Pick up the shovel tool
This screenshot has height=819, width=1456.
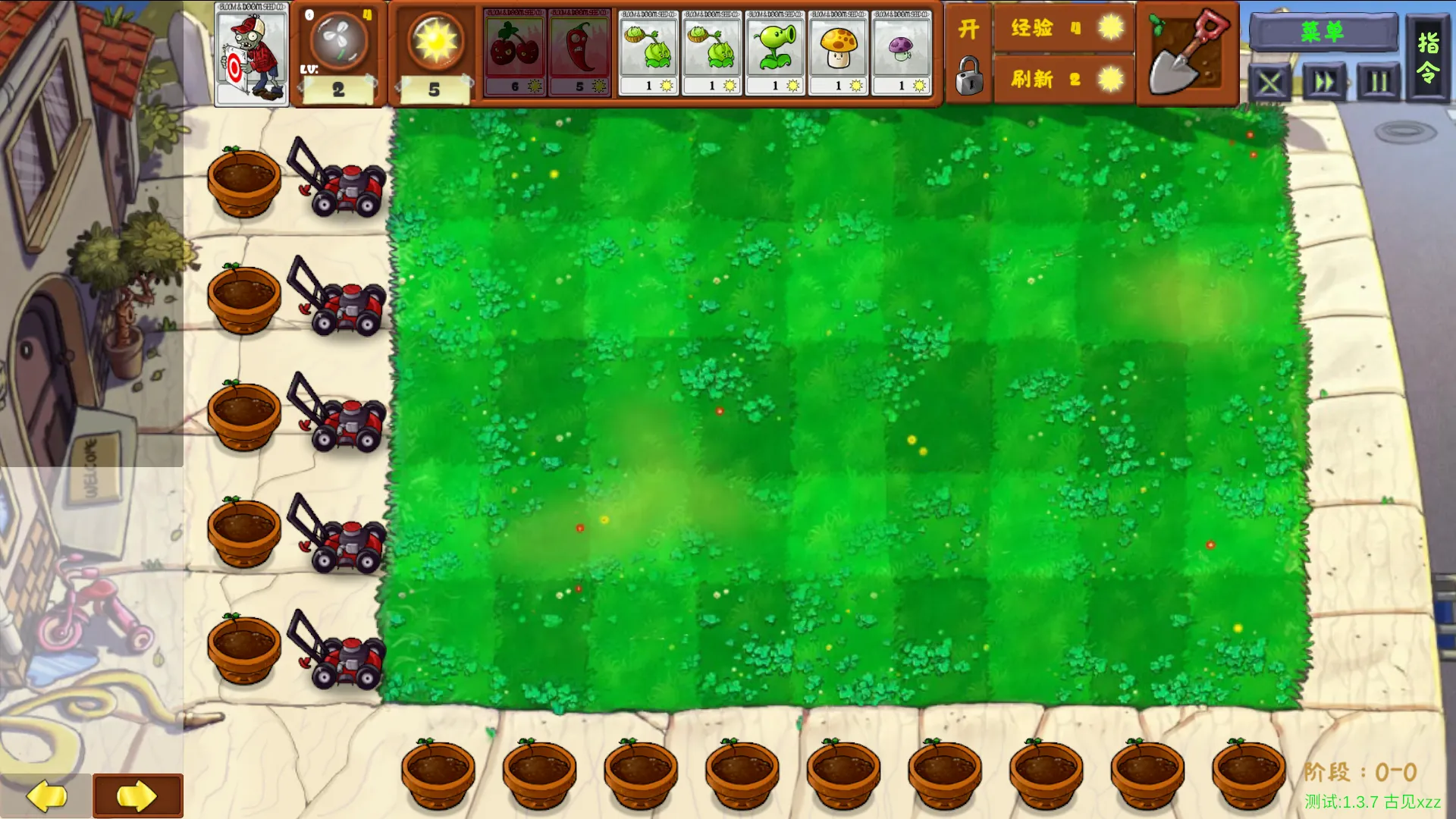pos(1187,53)
